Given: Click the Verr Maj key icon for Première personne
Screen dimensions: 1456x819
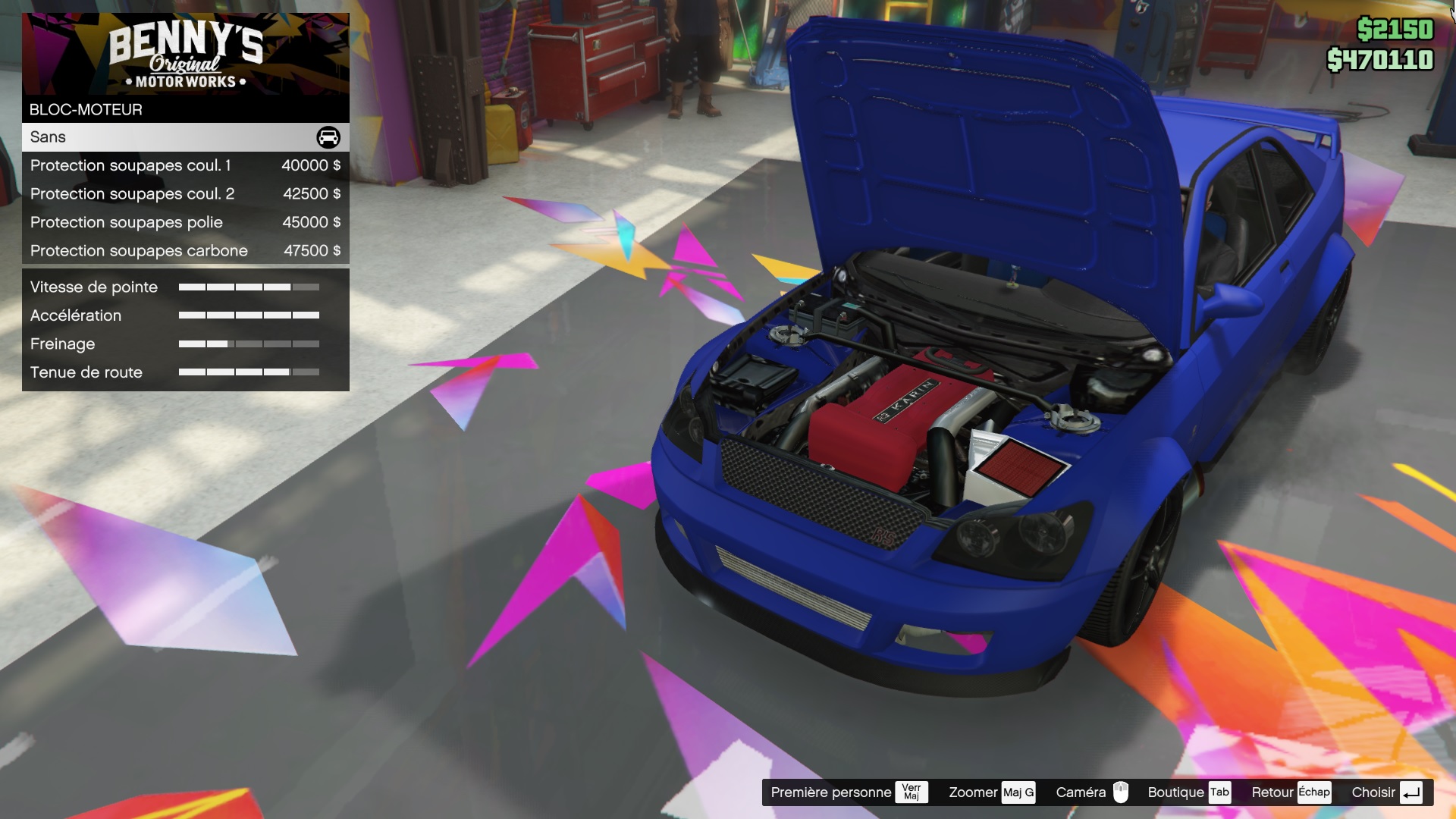Looking at the screenshot, I should coord(912,792).
